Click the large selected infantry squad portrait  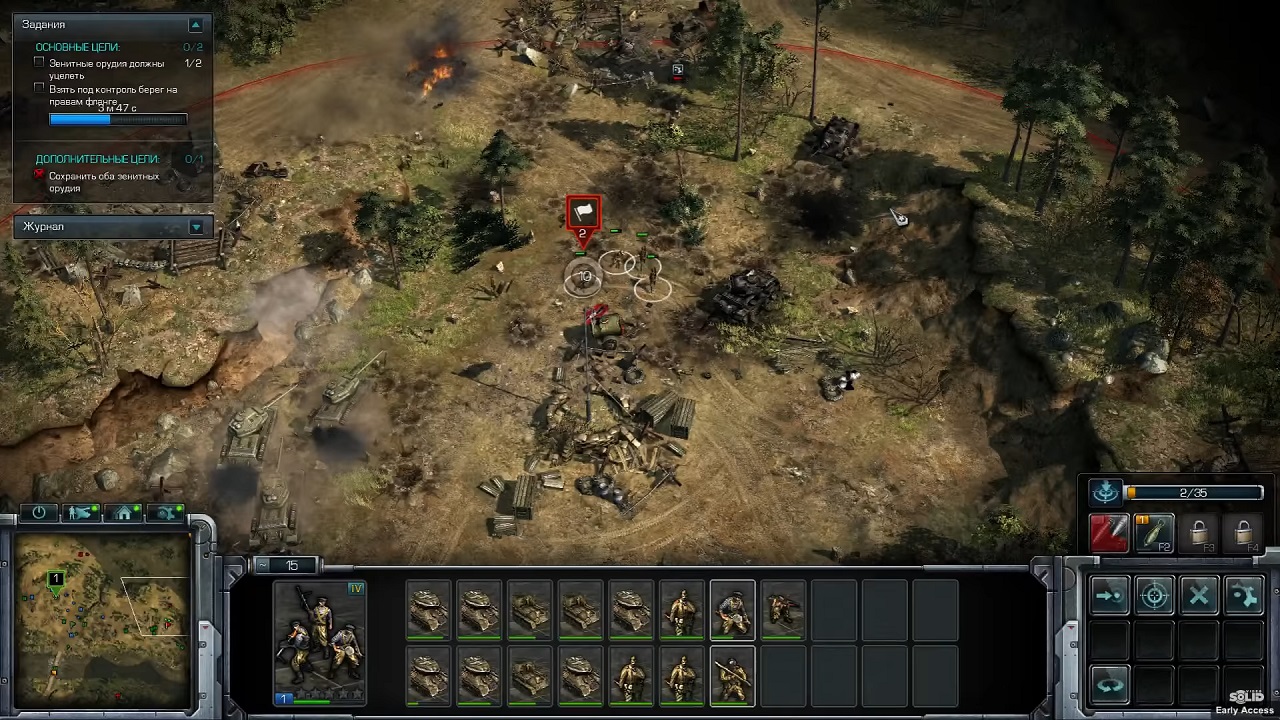tap(319, 642)
